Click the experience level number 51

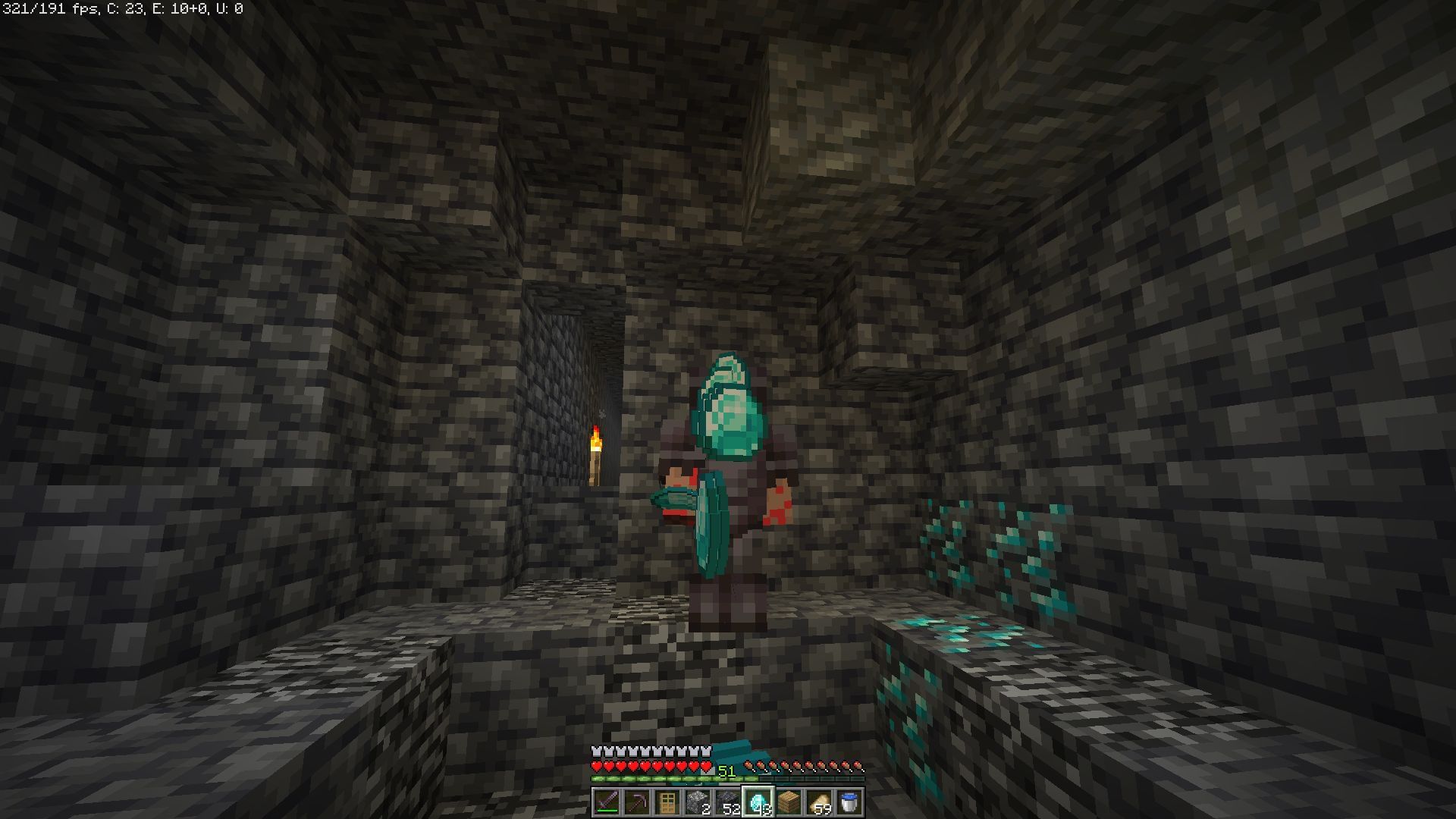[728, 770]
